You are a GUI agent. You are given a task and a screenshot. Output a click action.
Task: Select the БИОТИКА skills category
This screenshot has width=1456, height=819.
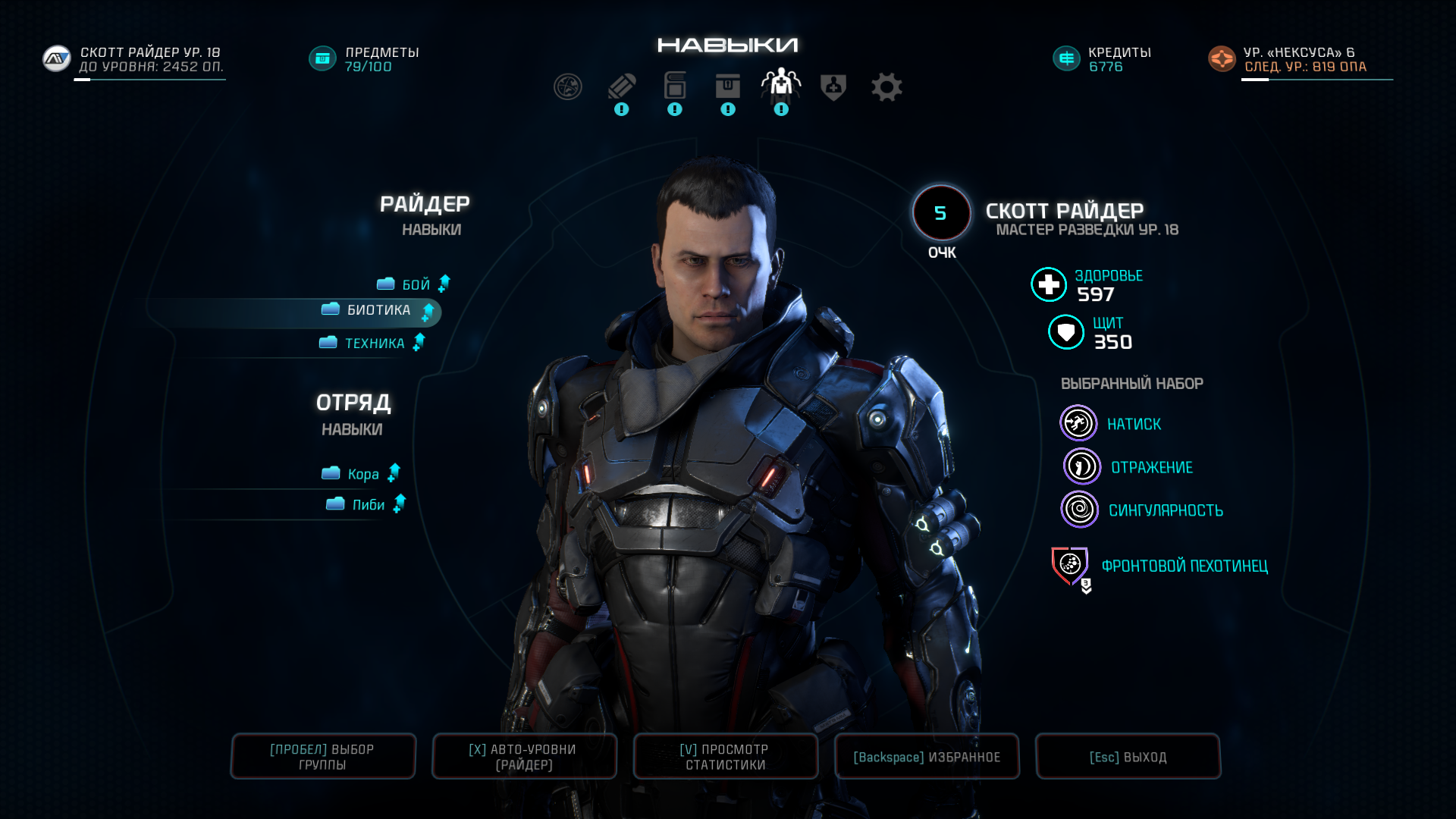pyautogui.click(x=378, y=310)
